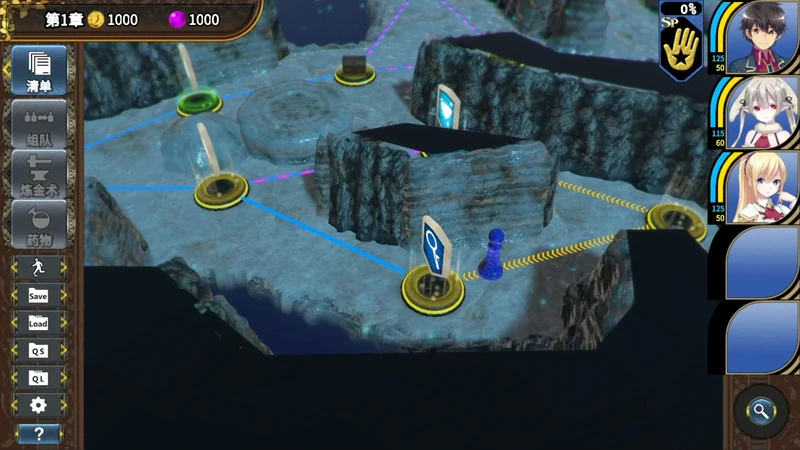Open the 药物 medicine menu
The image size is (800, 450).
[x=39, y=224]
